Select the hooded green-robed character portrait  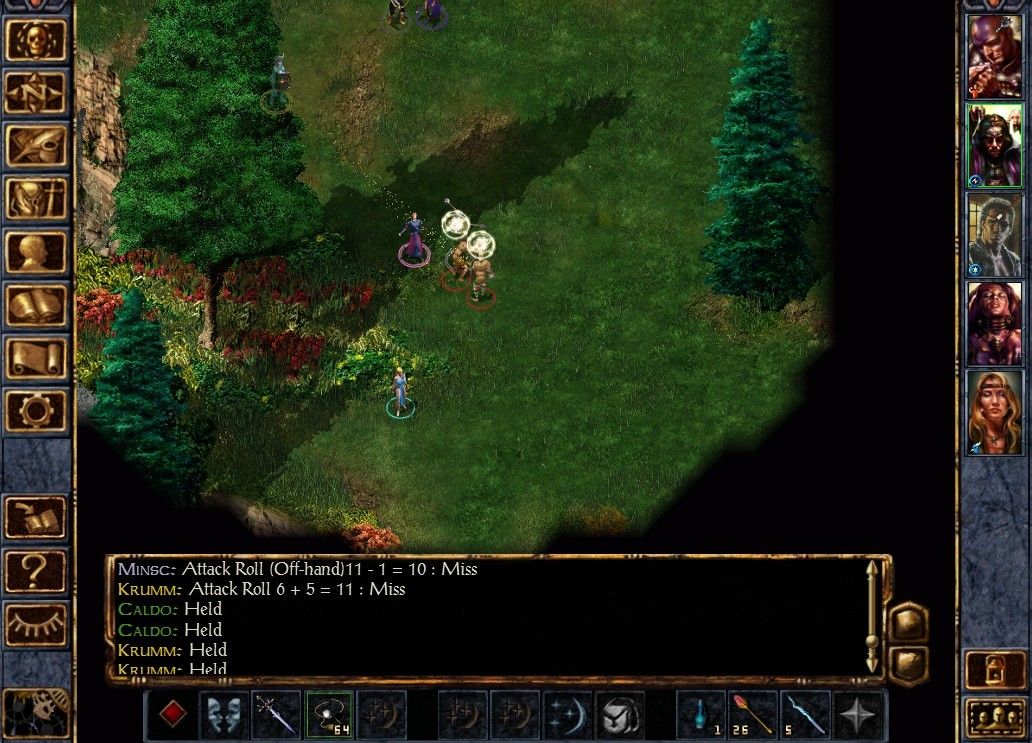[993, 145]
